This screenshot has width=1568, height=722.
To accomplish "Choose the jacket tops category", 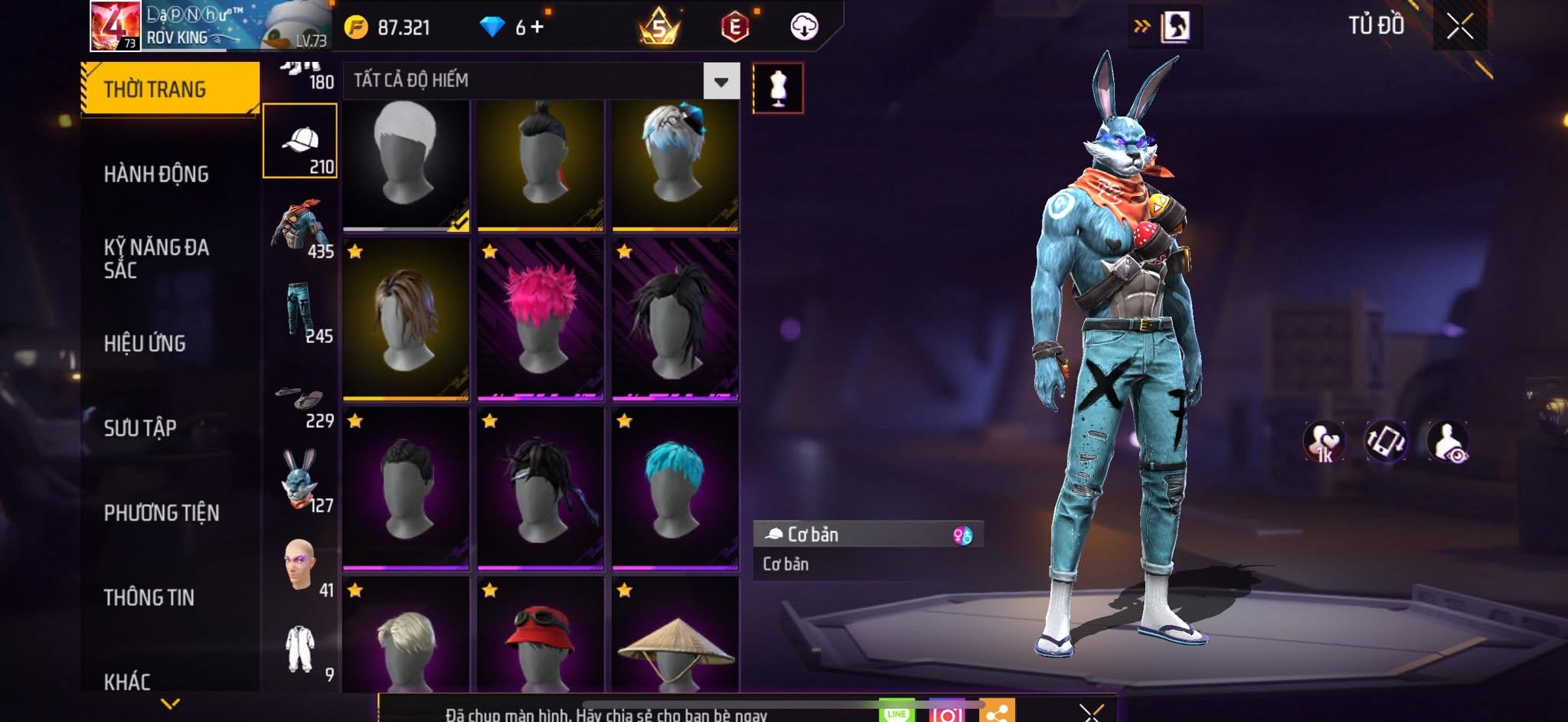I will [300, 227].
